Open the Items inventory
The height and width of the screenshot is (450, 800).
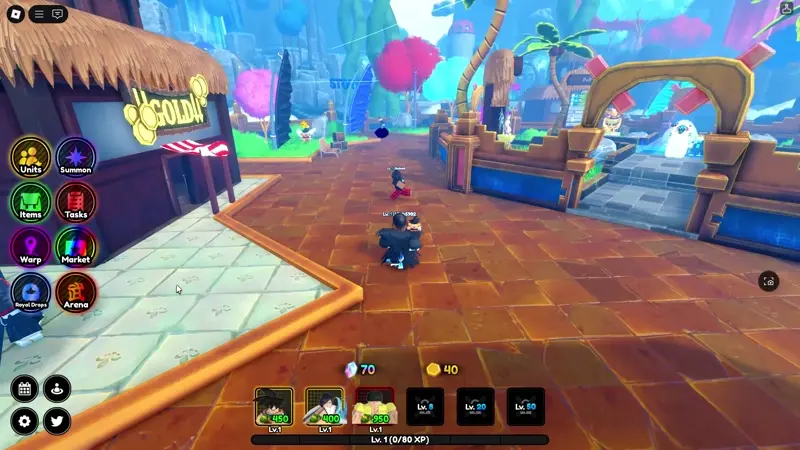[x=31, y=203]
